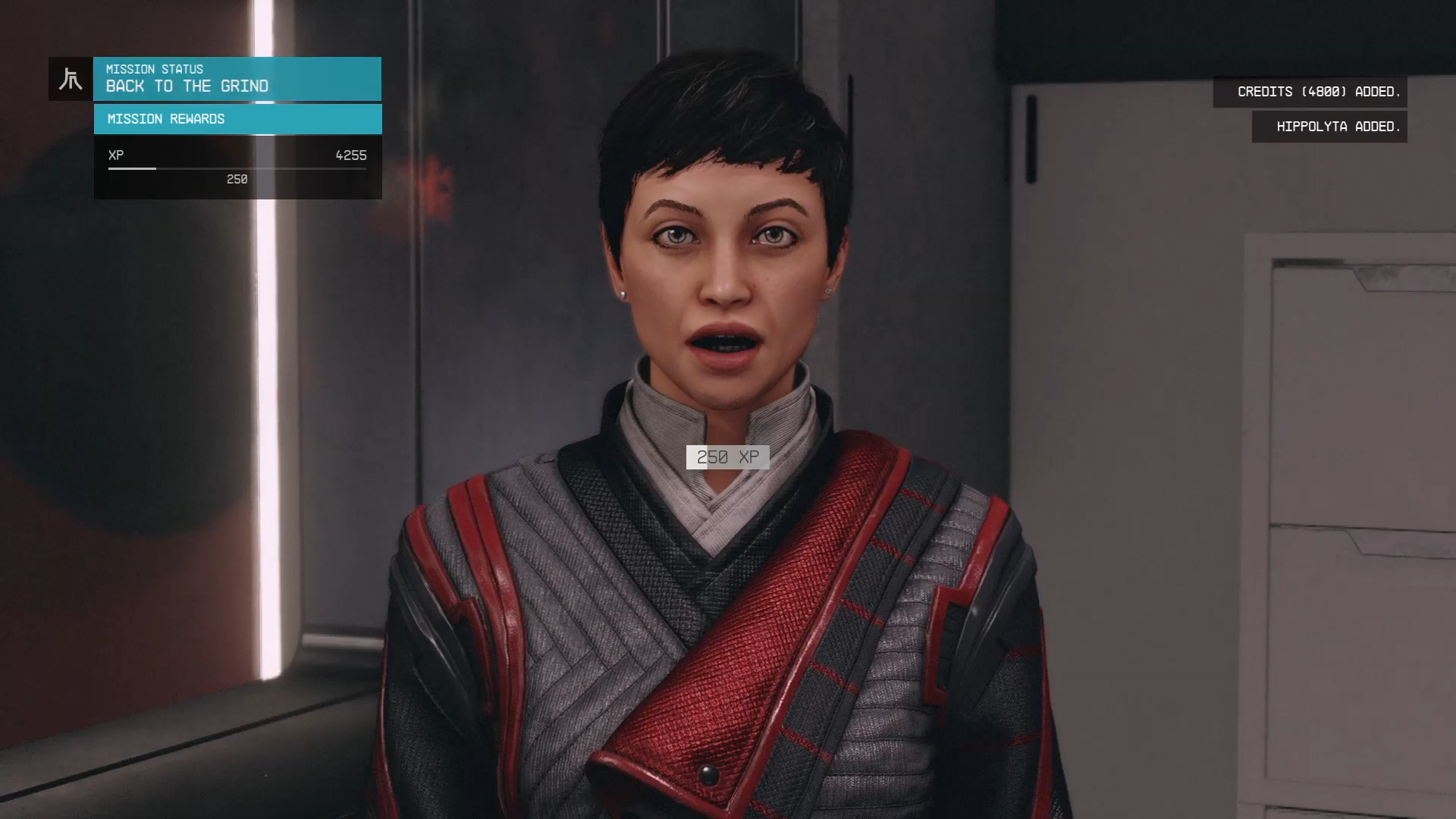Click the 250 XP floating indicator
1456x819 pixels.
[729, 458]
